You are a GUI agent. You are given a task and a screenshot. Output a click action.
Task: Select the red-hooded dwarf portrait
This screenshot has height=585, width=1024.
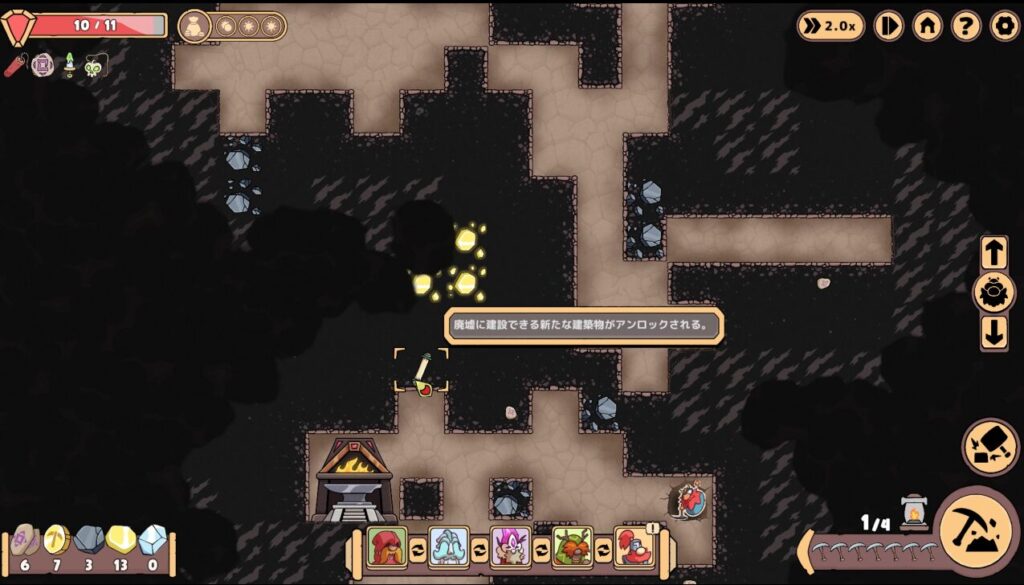click(386, 547)
